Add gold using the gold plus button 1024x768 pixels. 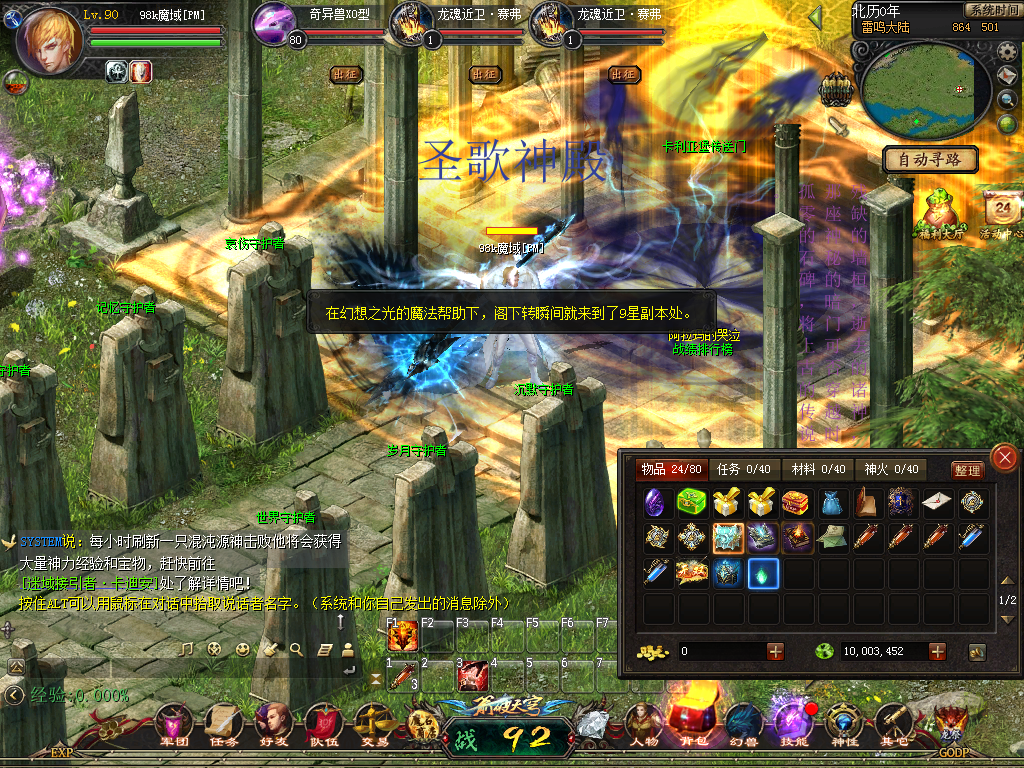[x=775, y=651]
